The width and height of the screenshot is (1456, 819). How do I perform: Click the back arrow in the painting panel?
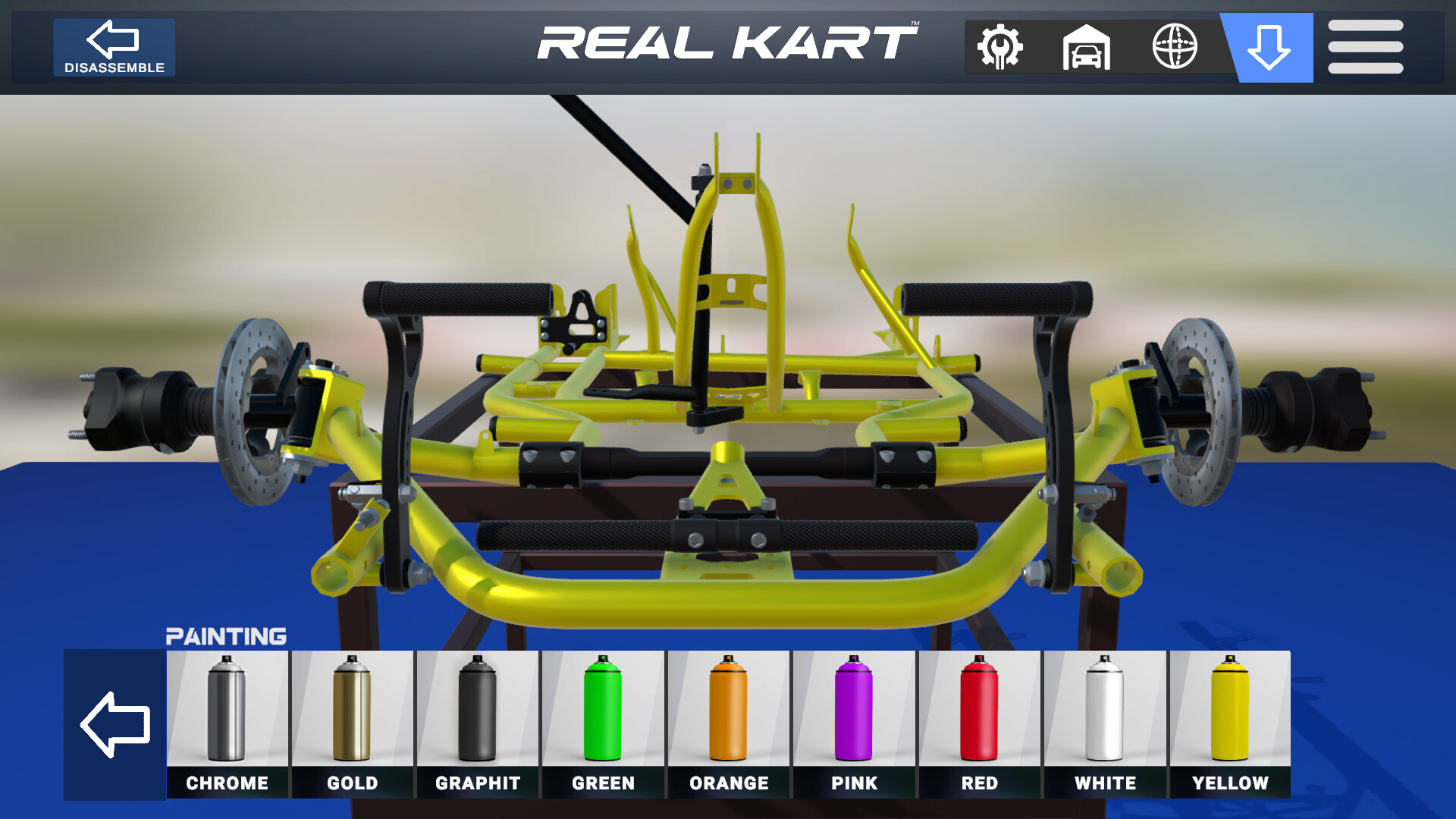[x=115, y=724]
